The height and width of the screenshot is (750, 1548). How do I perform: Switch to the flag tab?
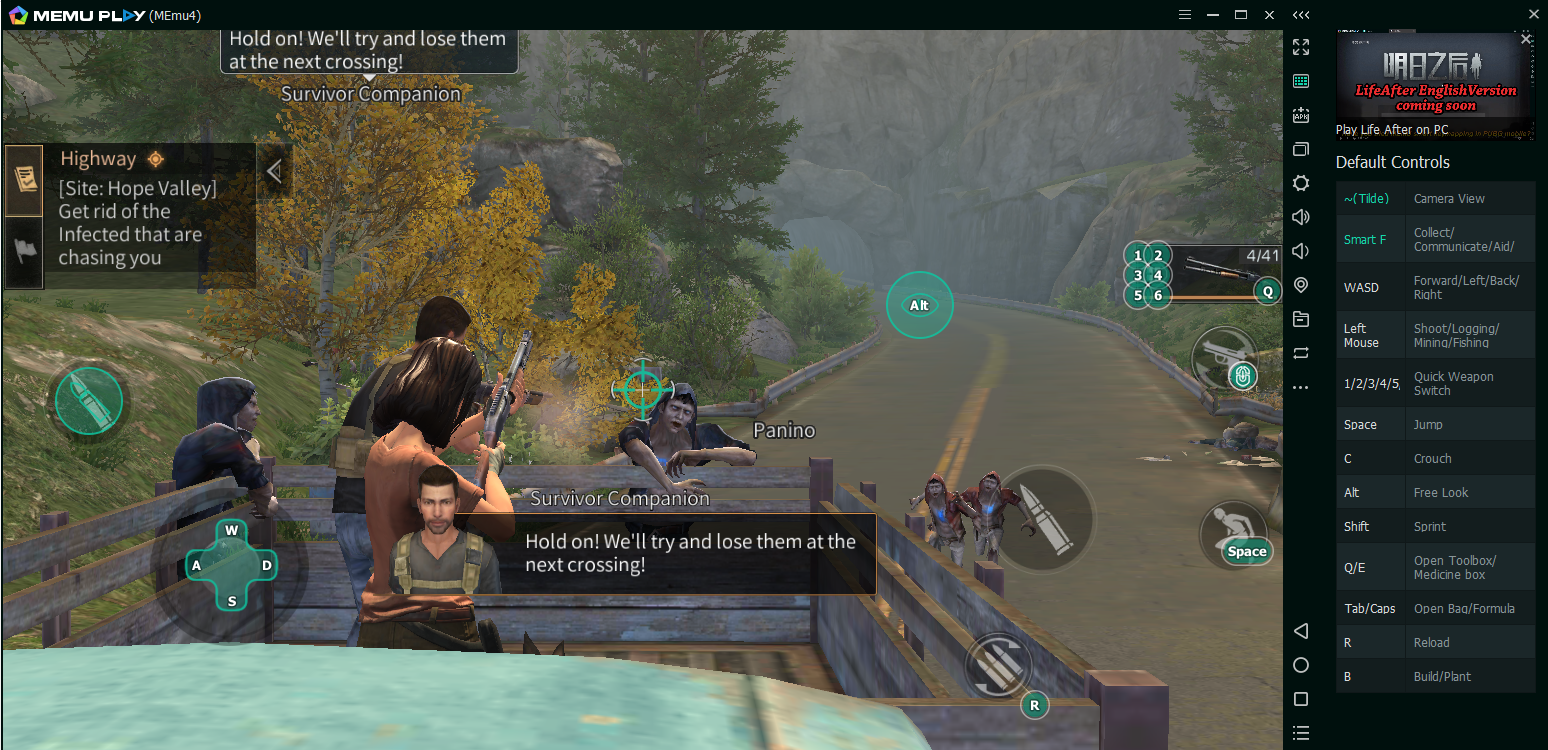(24, 251)
